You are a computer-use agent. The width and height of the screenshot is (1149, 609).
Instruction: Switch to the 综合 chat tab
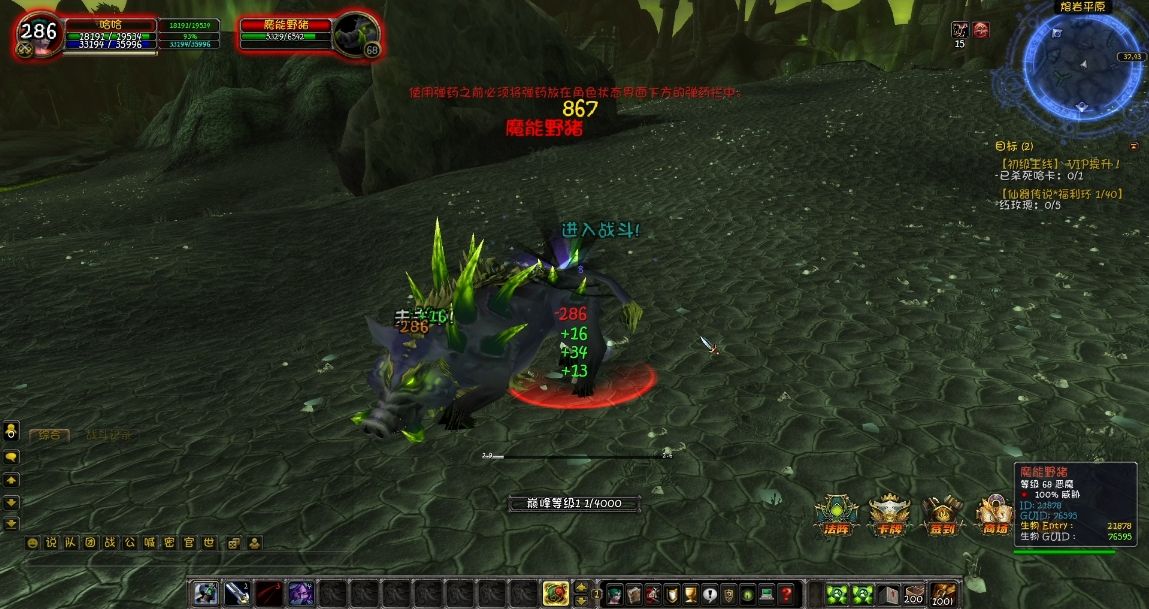tap(48, 434)
